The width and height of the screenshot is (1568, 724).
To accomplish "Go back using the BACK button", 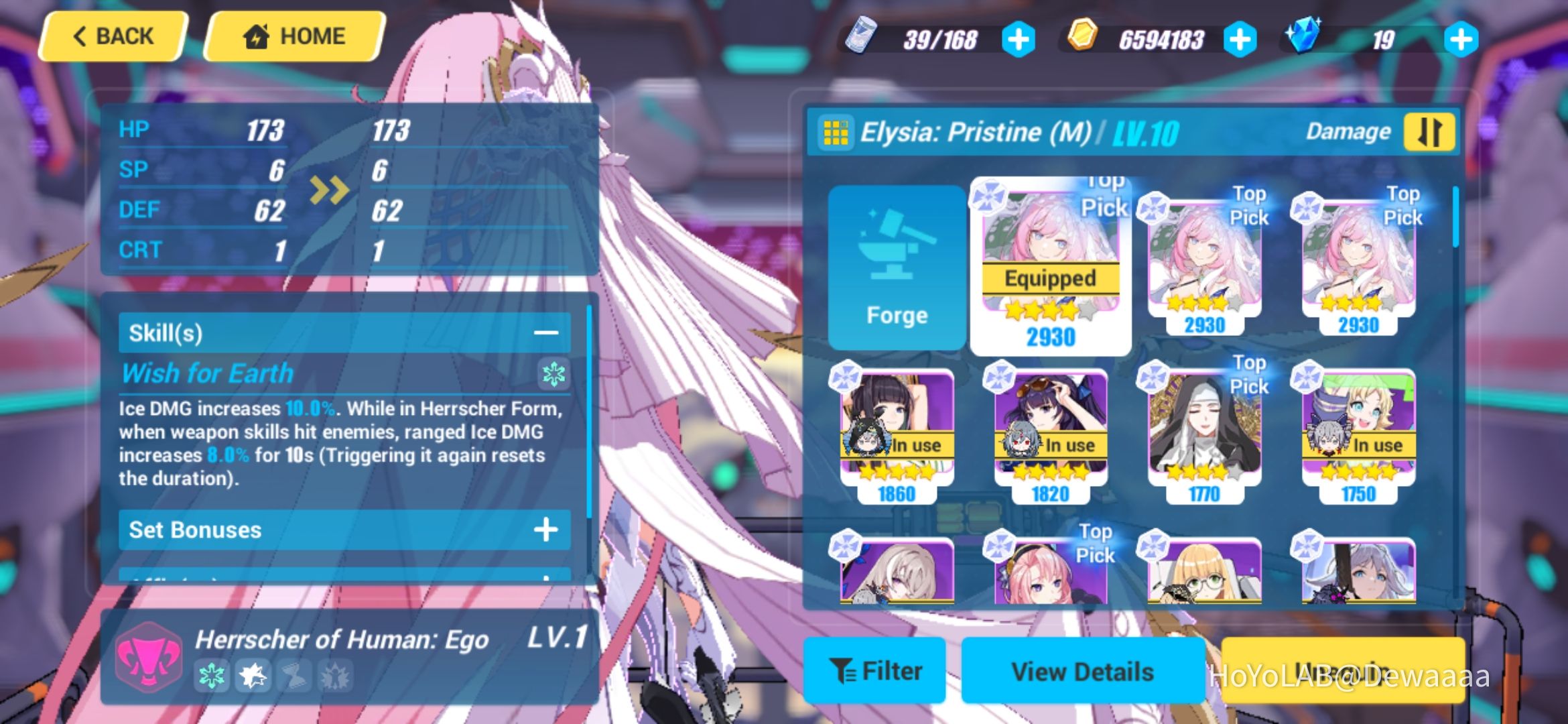I will point(114,36).
